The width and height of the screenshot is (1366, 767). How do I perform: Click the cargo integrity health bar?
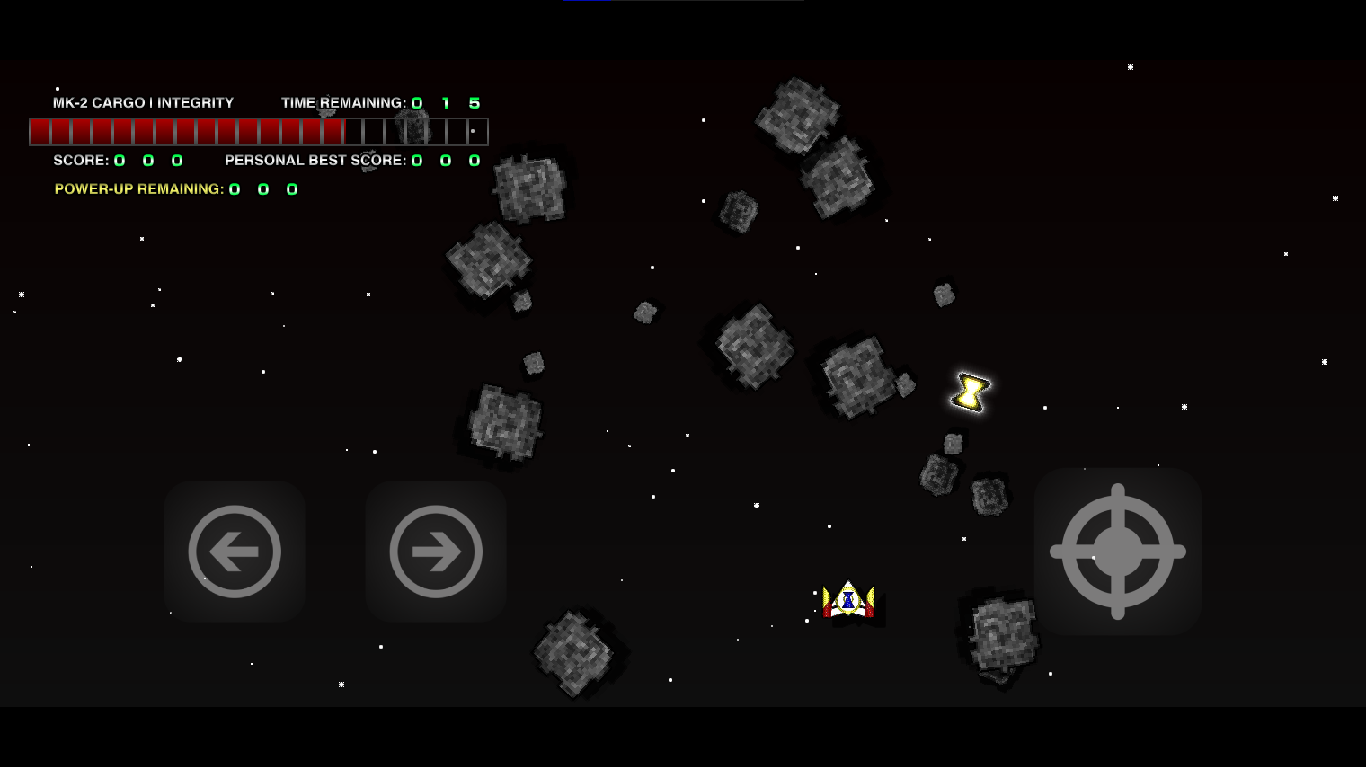[x=258, y=131]
